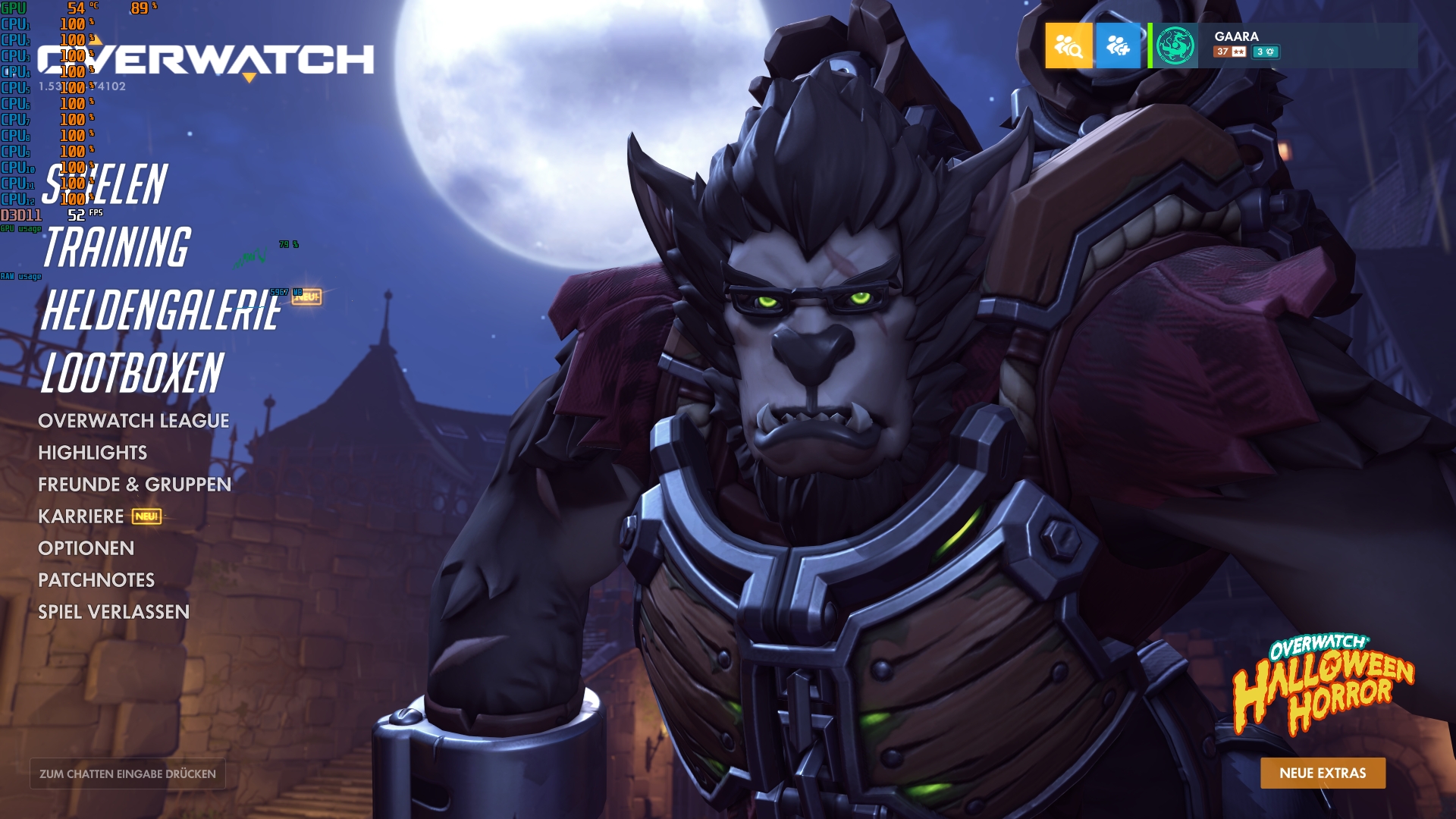Open the PATCHNOTES page
This screenshot has width=1456, height=819.
tap(97, 580)
